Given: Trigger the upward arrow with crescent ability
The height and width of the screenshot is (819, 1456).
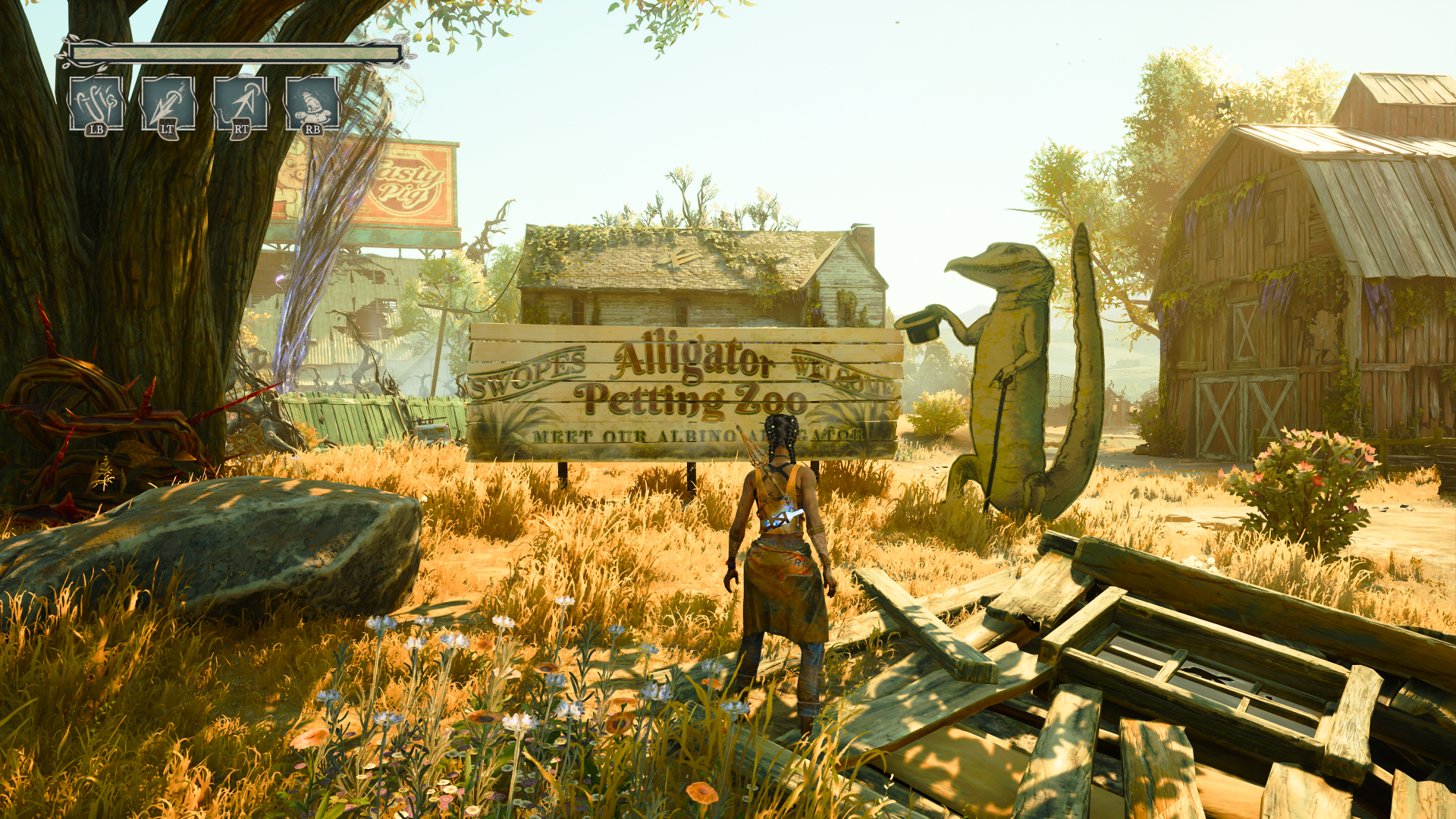Looking at the screenshot, I should pos(240,104).
